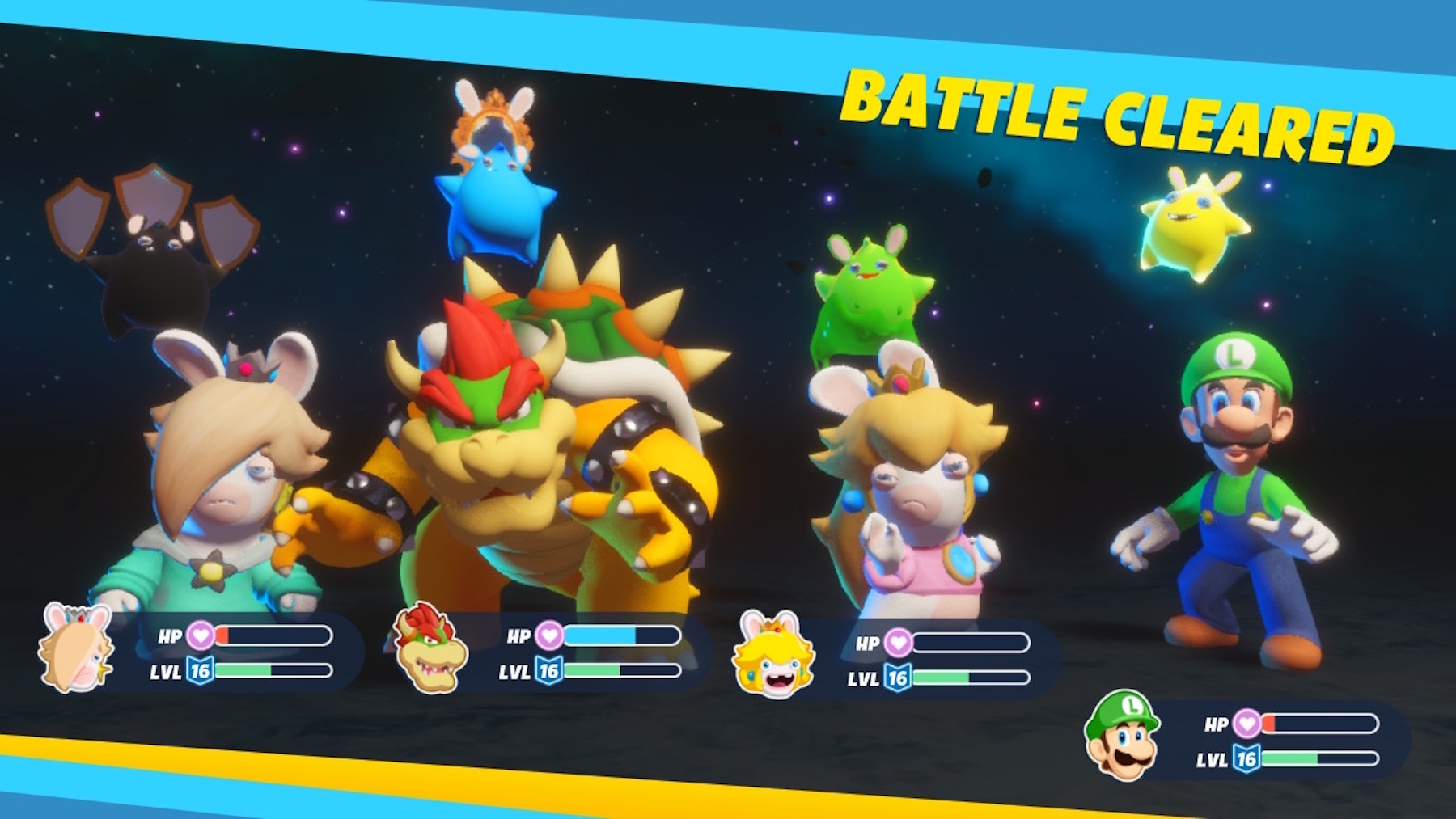This screenshot has width=1456, height=819.
Task: Click the heart icon next to Bowser's HP
Action: pyautogui.click(x=551, y=637)
